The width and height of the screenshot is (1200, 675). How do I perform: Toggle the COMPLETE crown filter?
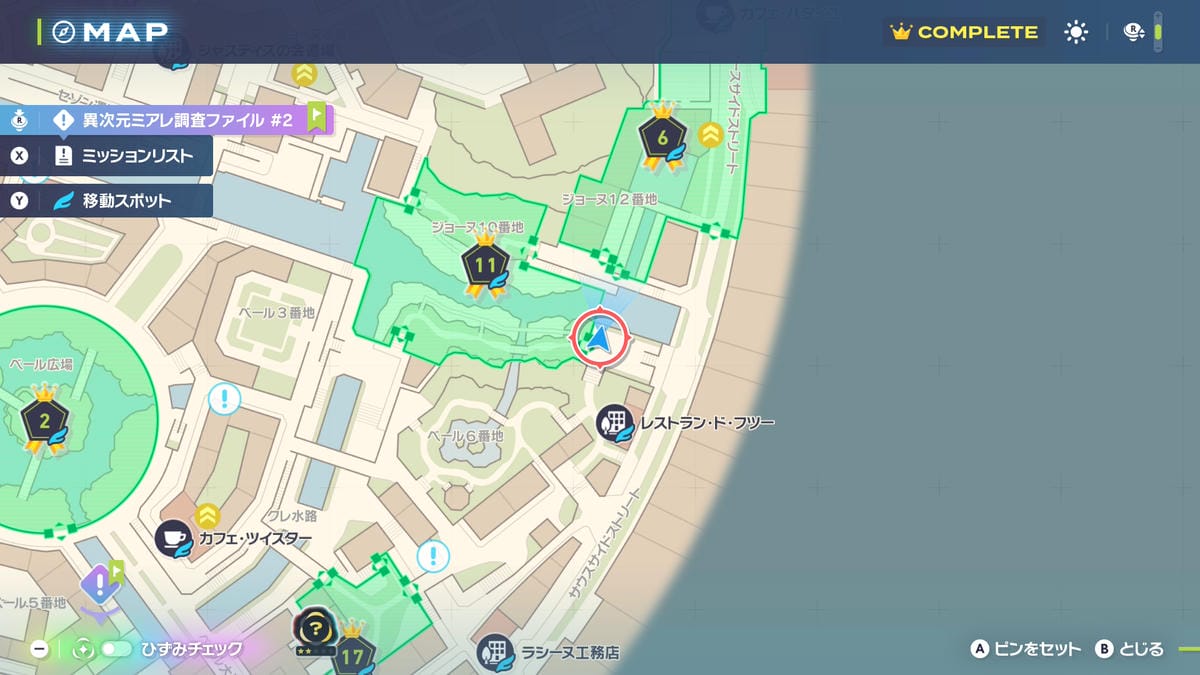point(964,32)
